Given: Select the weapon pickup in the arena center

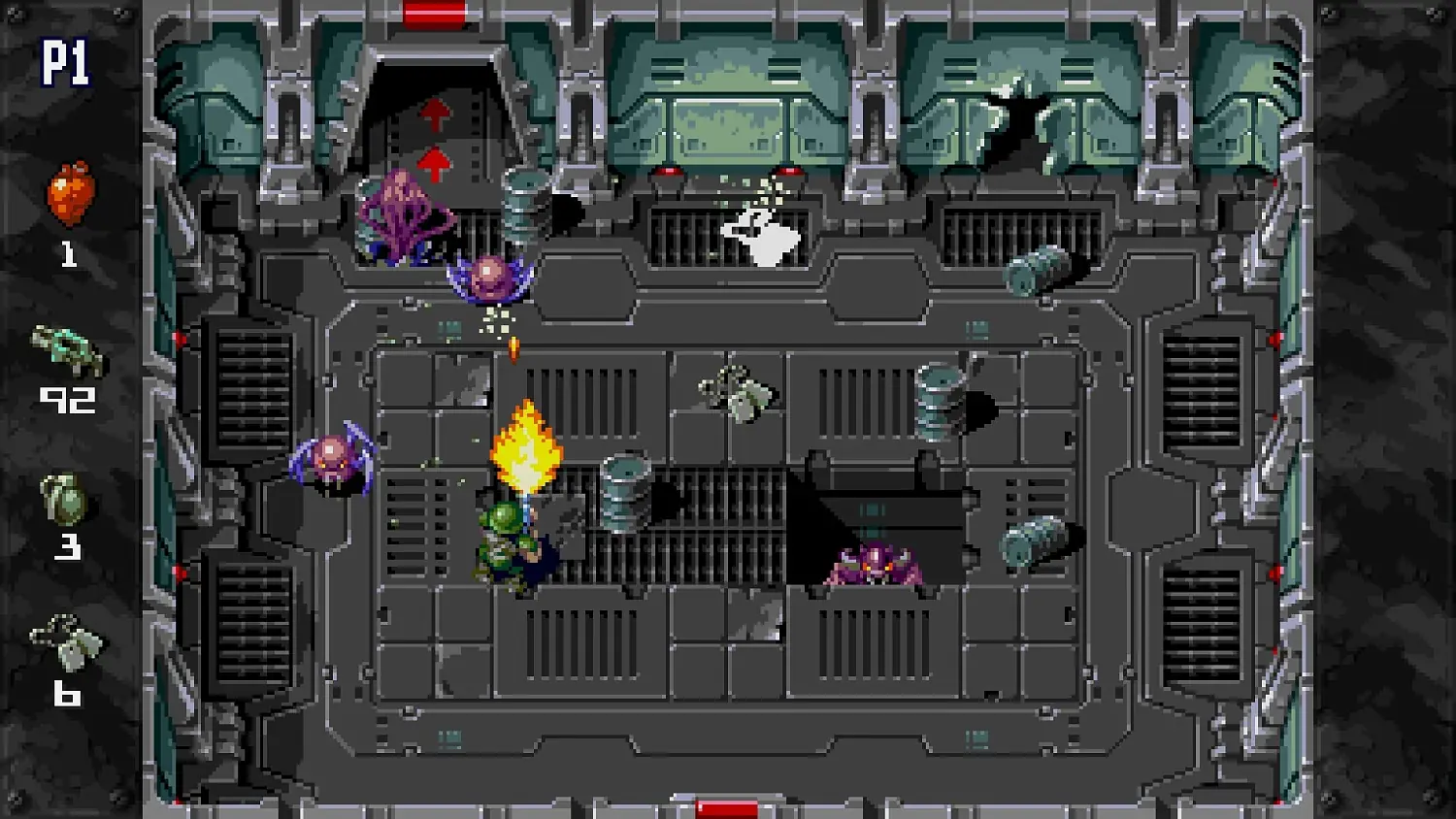Looking at the screenshot, I should pyautogui.click(x=736, y=390).
